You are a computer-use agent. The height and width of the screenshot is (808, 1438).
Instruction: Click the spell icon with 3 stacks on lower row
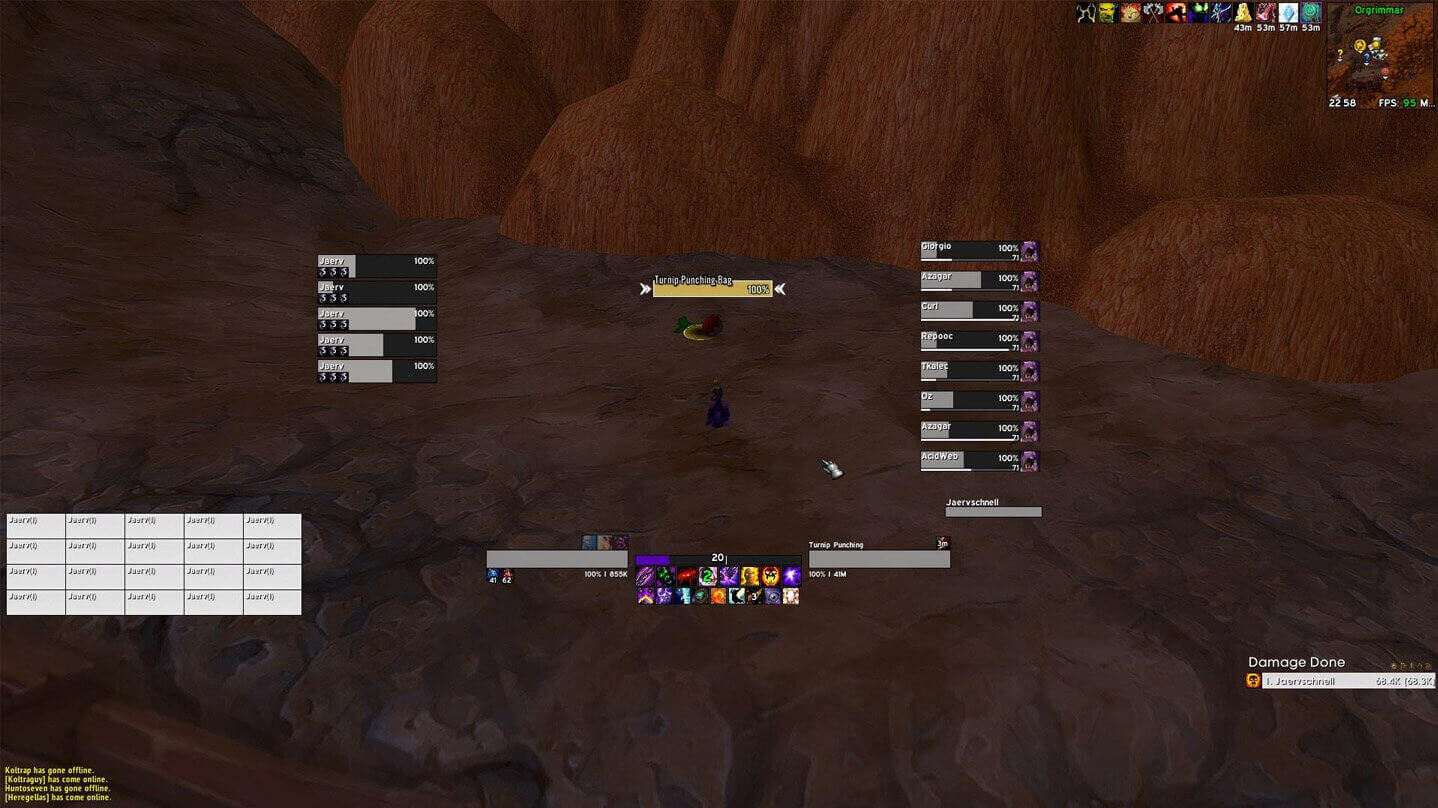click(755, 596)
